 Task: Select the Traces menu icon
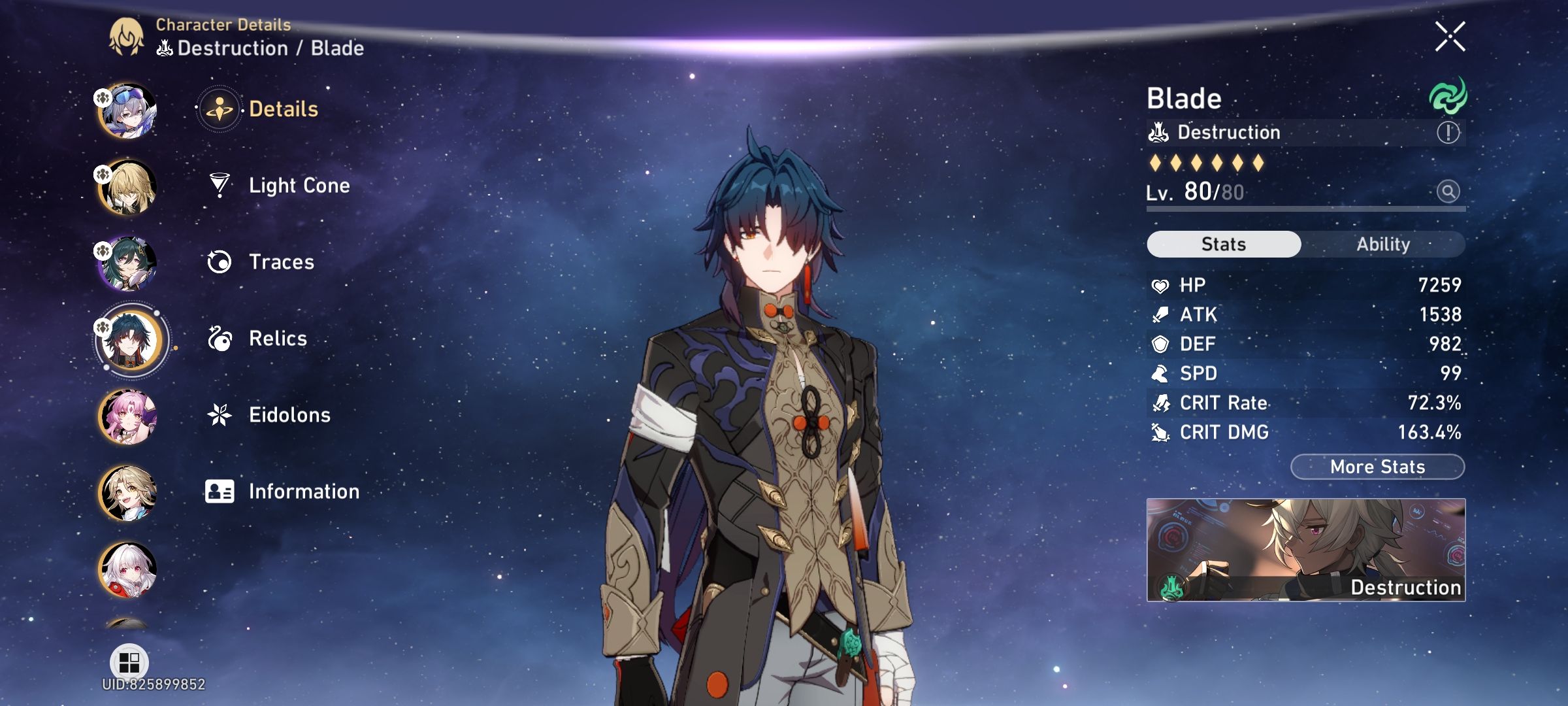221,261
